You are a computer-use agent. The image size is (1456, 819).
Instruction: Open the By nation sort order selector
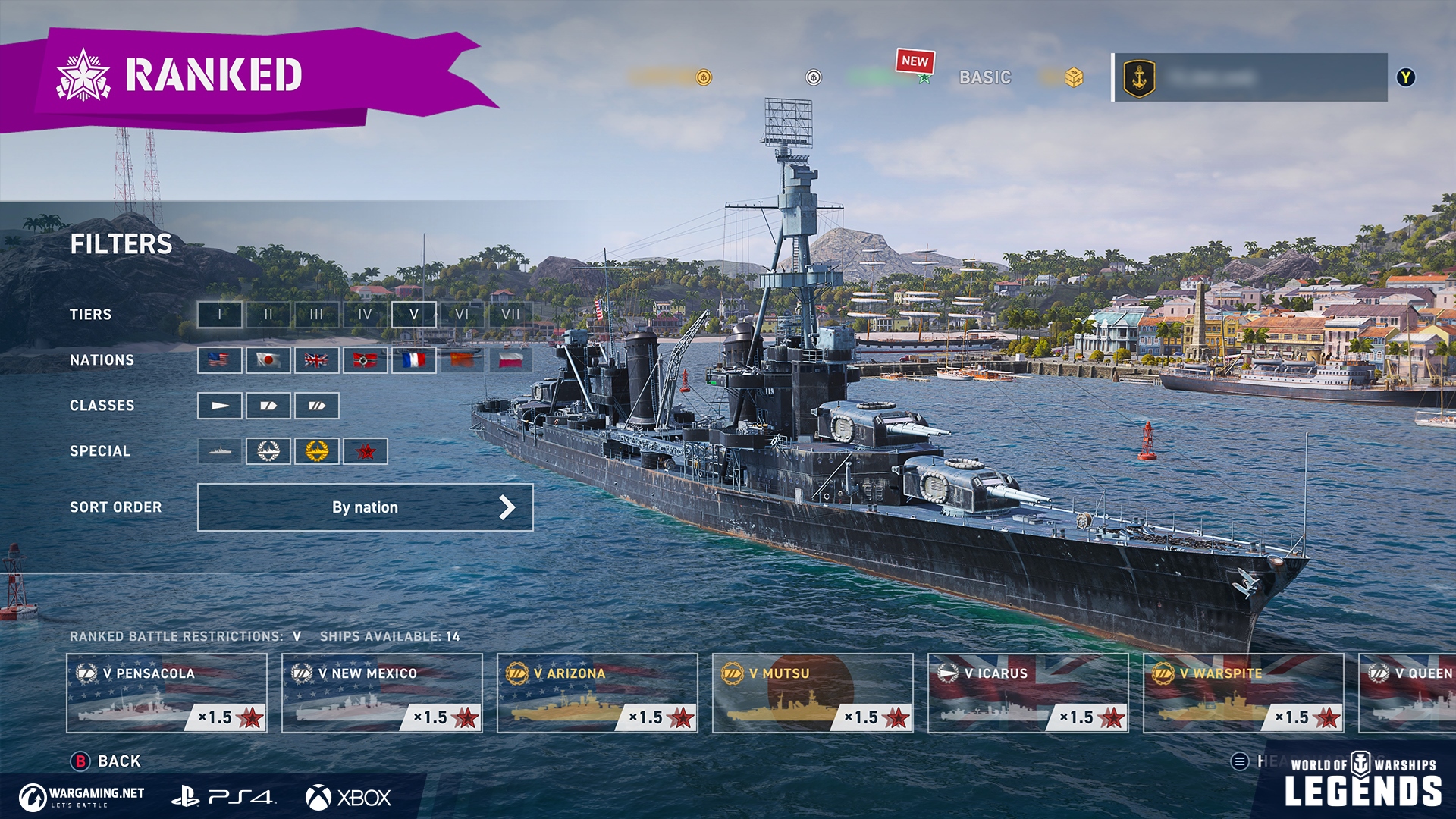[x=365, y=507]
